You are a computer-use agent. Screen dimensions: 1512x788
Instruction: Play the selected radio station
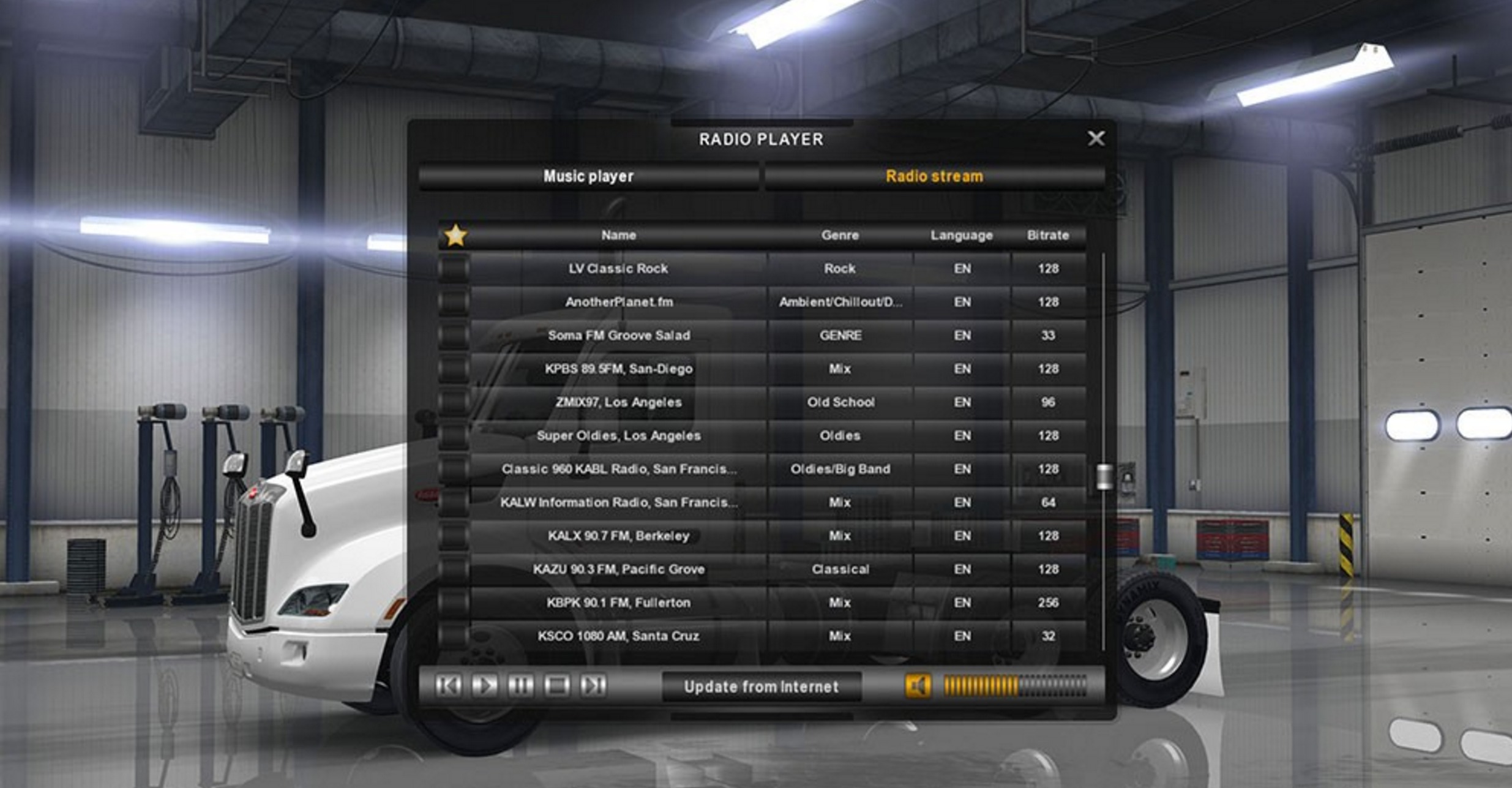pos(484,685)
